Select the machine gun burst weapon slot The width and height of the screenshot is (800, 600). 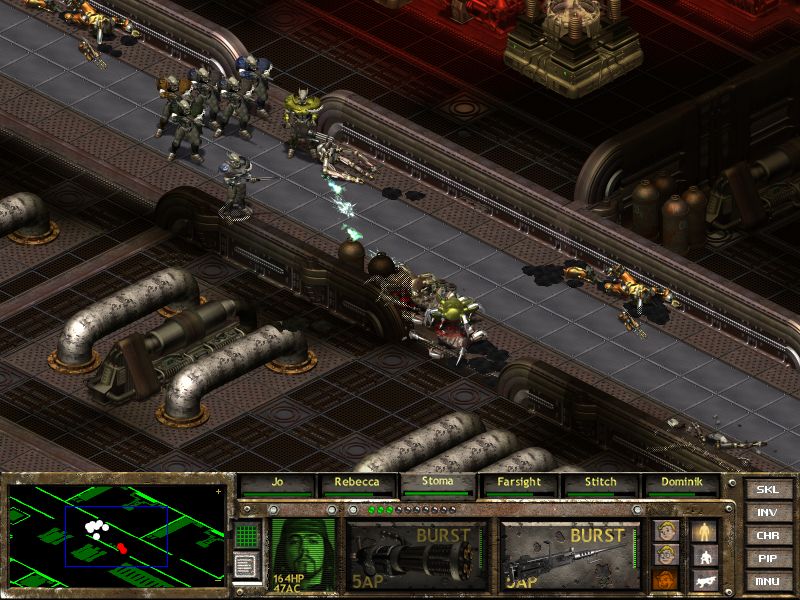[x=570, y=554]
